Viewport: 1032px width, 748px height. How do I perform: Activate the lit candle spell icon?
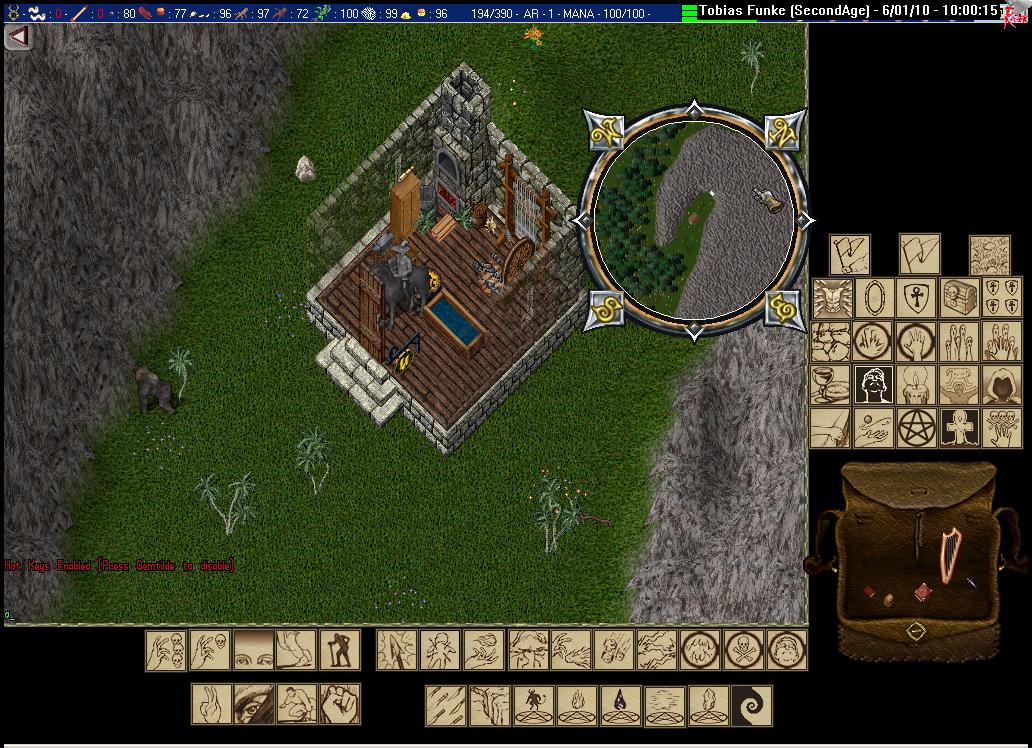[915, 384]
